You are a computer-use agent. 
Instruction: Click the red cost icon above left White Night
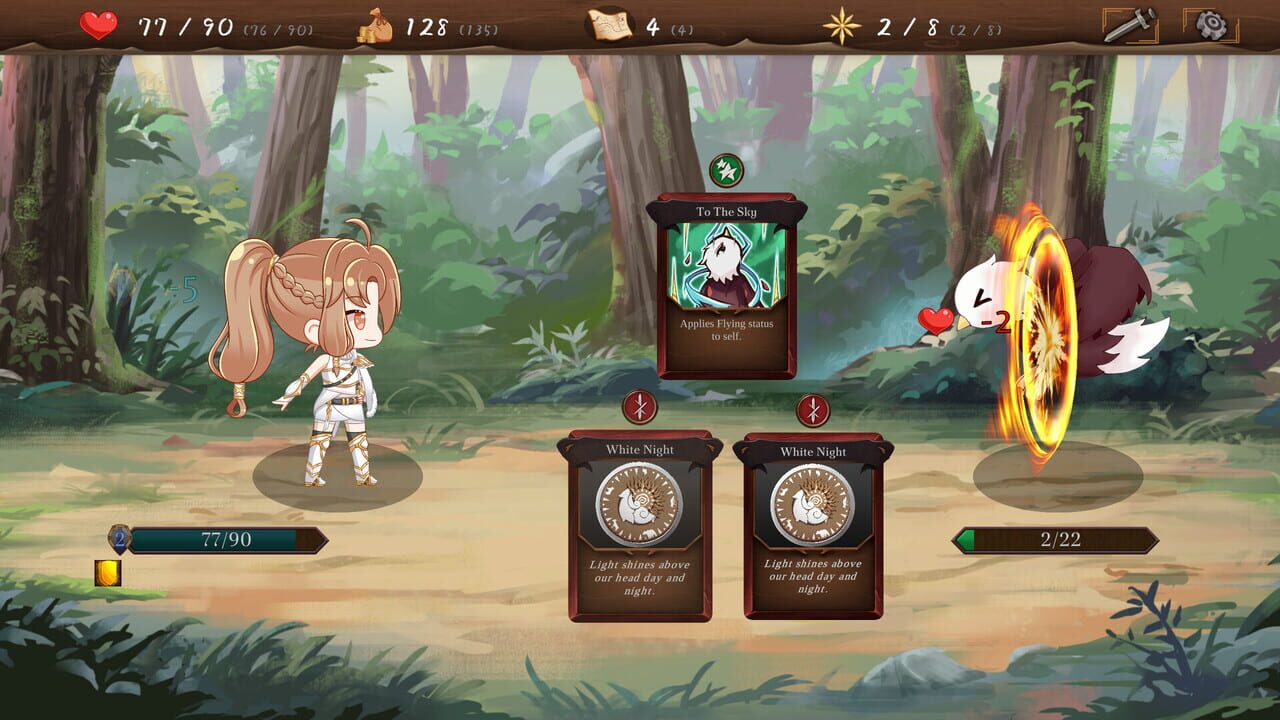[x=637, y=408]
